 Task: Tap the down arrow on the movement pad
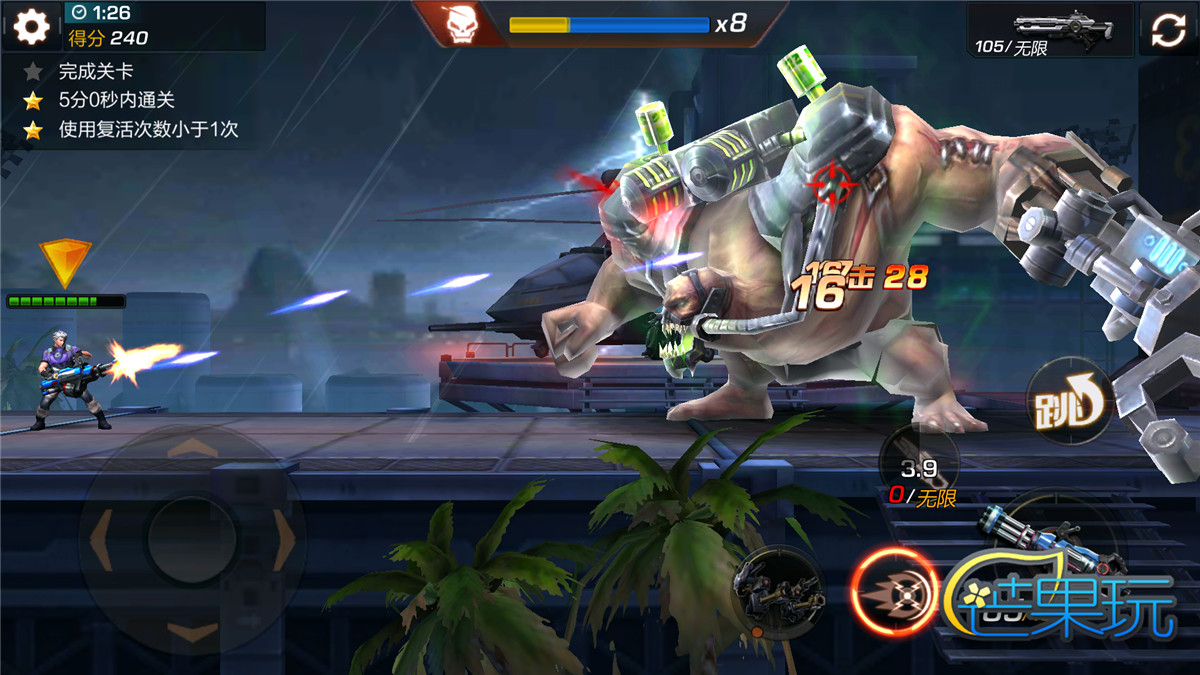pos(192,631)
